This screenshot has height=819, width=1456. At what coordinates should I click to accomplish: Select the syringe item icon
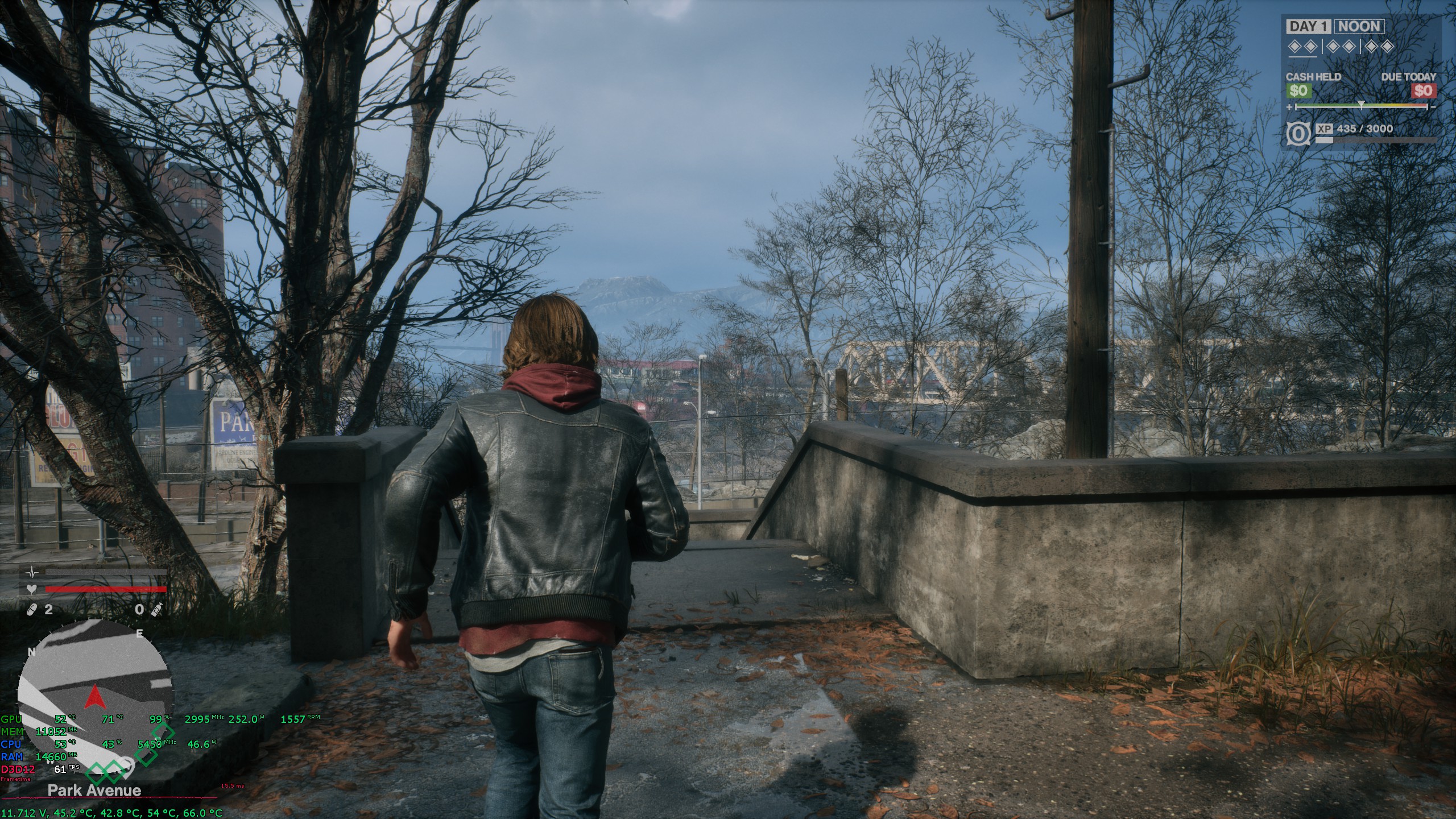156,610
